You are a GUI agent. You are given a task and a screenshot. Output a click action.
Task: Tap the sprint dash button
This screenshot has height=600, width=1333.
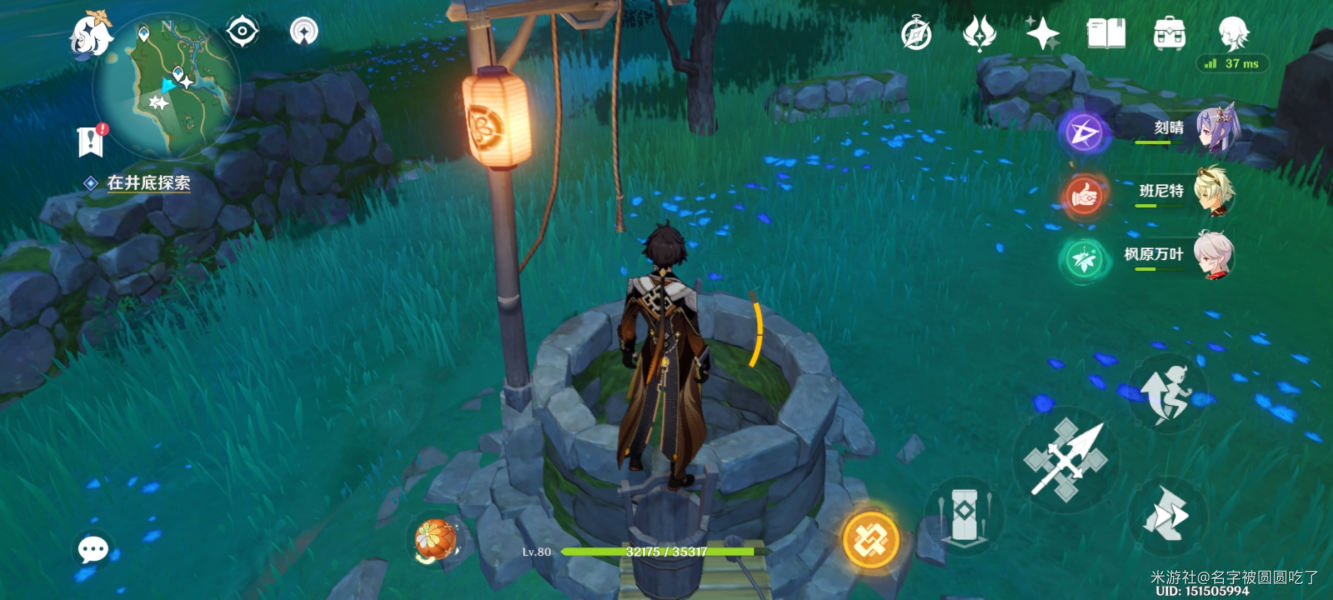pos(1167,516)
